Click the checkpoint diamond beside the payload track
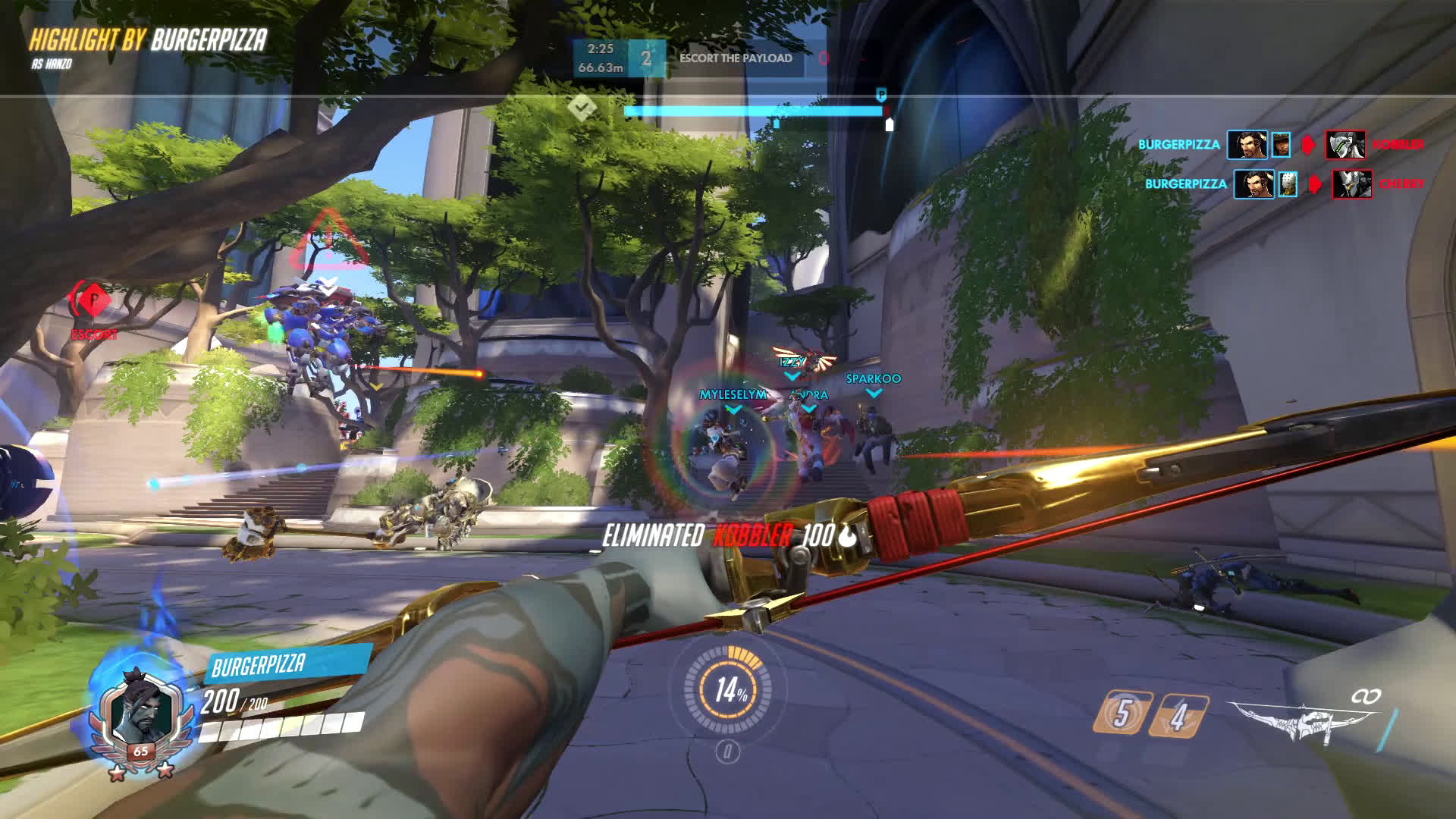Viewport: 1456px width, 819px height. pyautogui.click(x=581, y=108)
